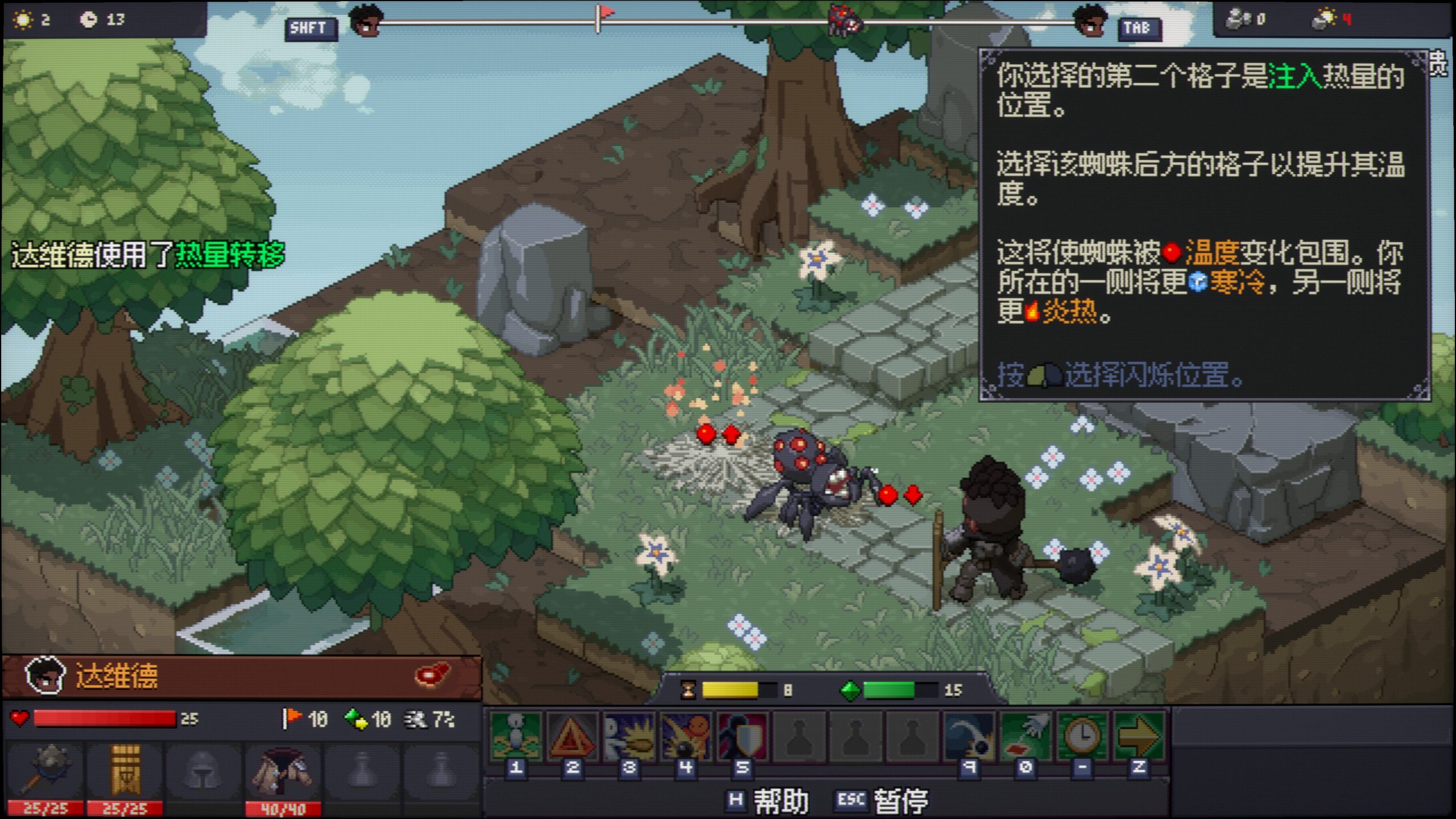Click the spider portrait on the turn timeline
The width and height of the screenshot is (1456, 819).
(845, 20)
